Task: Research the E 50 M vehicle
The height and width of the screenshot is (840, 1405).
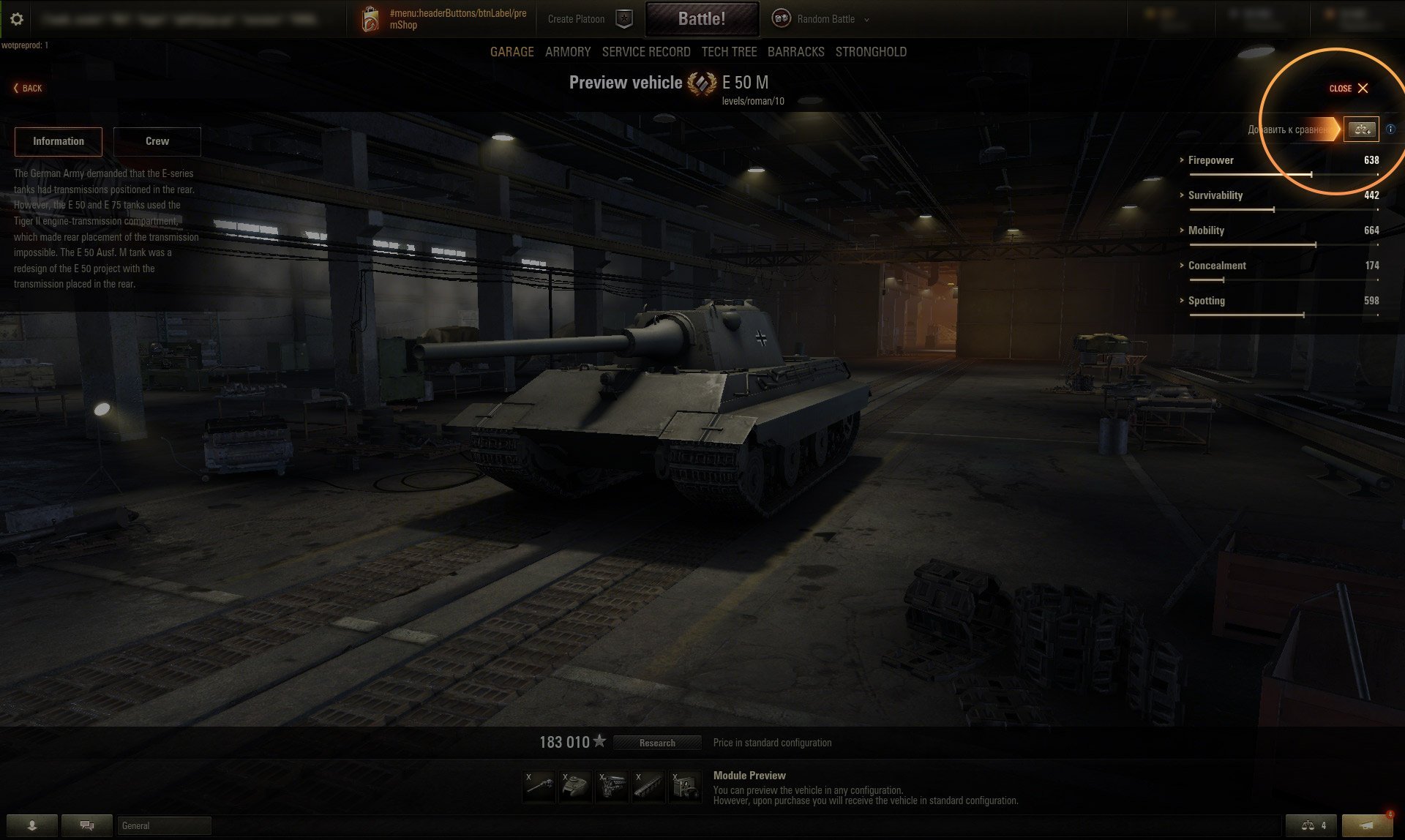Action: [656, 743]
